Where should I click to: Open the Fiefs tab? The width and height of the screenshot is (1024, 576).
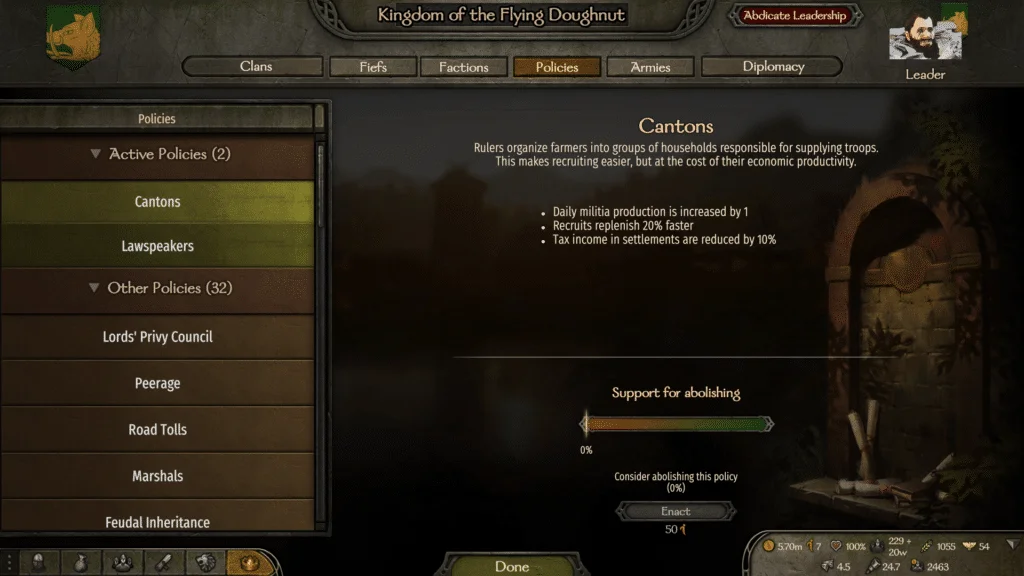click(373, 67)
